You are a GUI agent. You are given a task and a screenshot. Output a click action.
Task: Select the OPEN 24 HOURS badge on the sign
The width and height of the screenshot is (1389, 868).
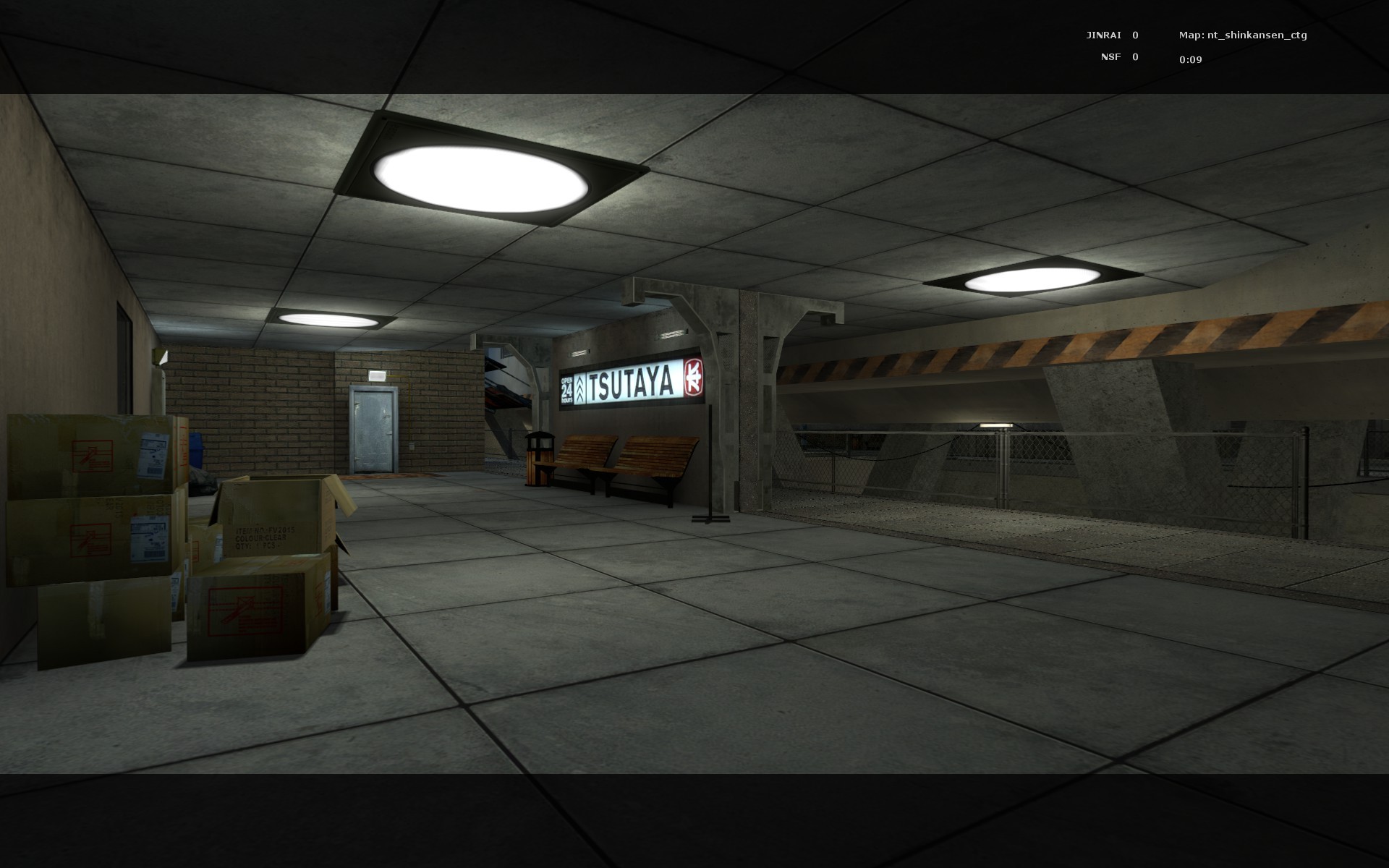point(569,387)
